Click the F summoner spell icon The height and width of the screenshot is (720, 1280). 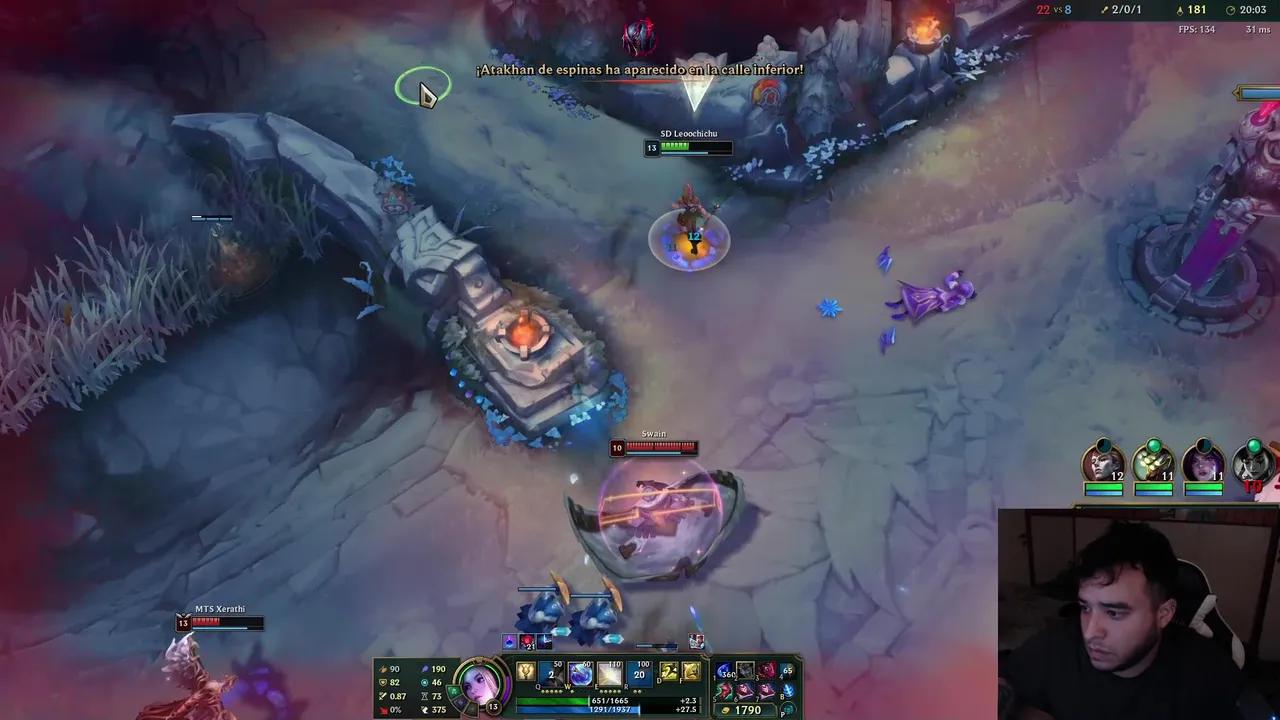(x=691, y=672)
